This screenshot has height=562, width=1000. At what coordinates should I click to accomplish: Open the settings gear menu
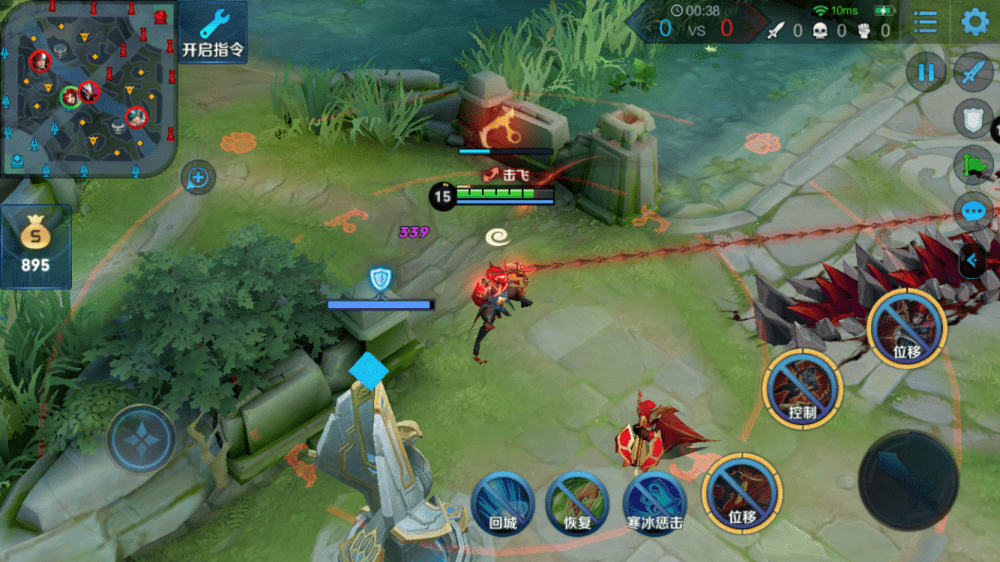point(975,22)
